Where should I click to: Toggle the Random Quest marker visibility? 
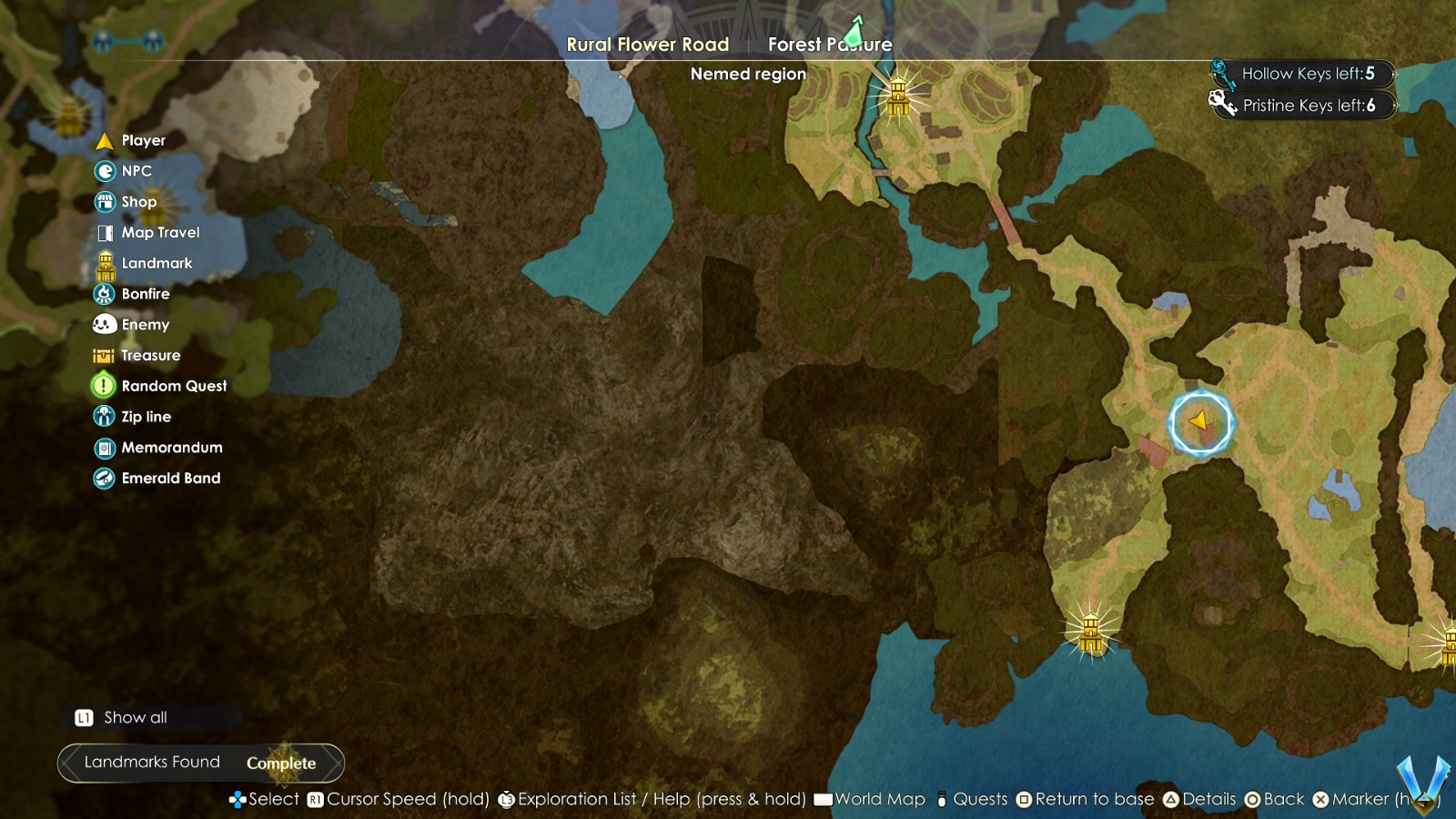click(x=105, y=386)
